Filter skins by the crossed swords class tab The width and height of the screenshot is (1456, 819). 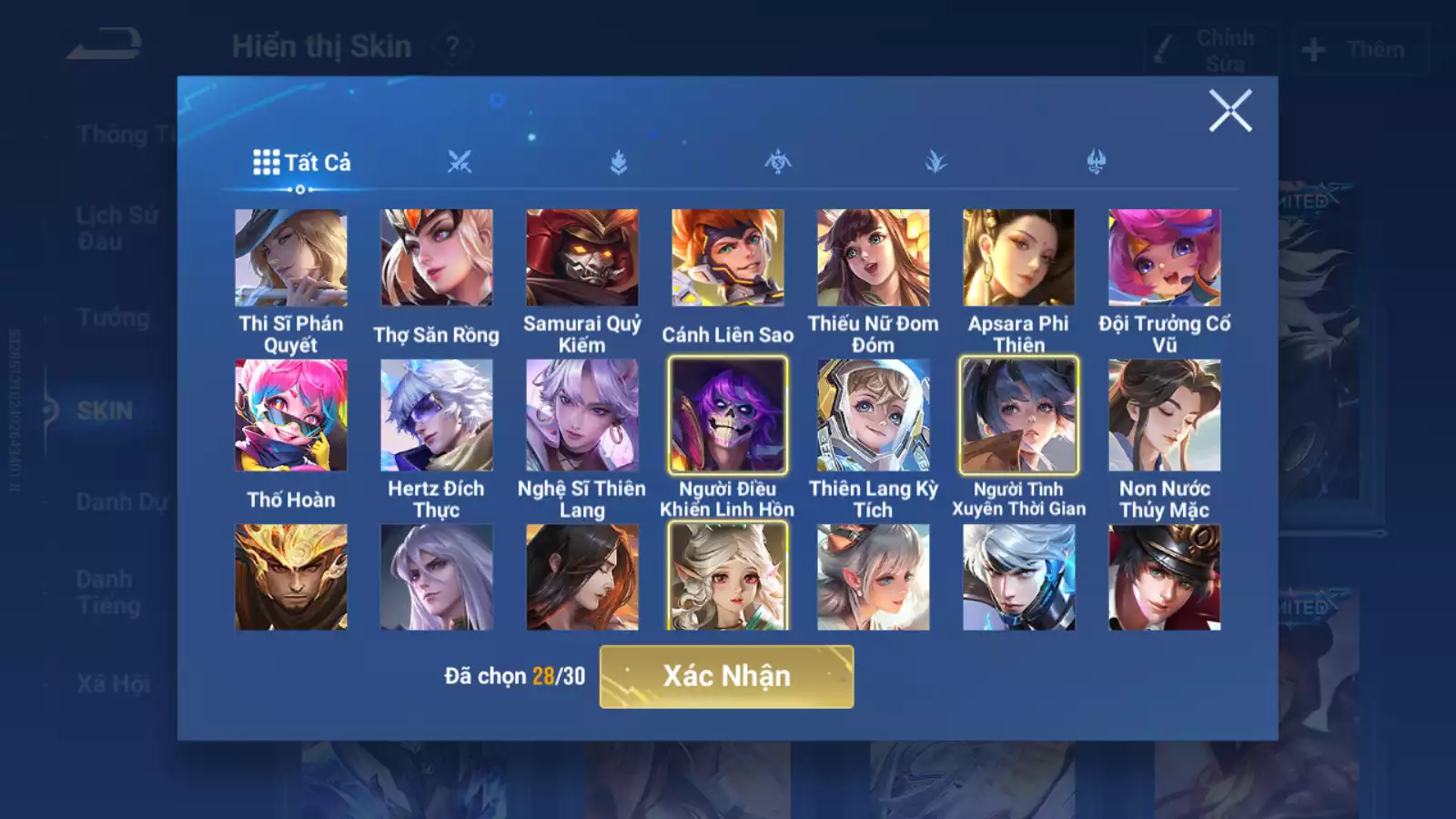tap(460, 163)
